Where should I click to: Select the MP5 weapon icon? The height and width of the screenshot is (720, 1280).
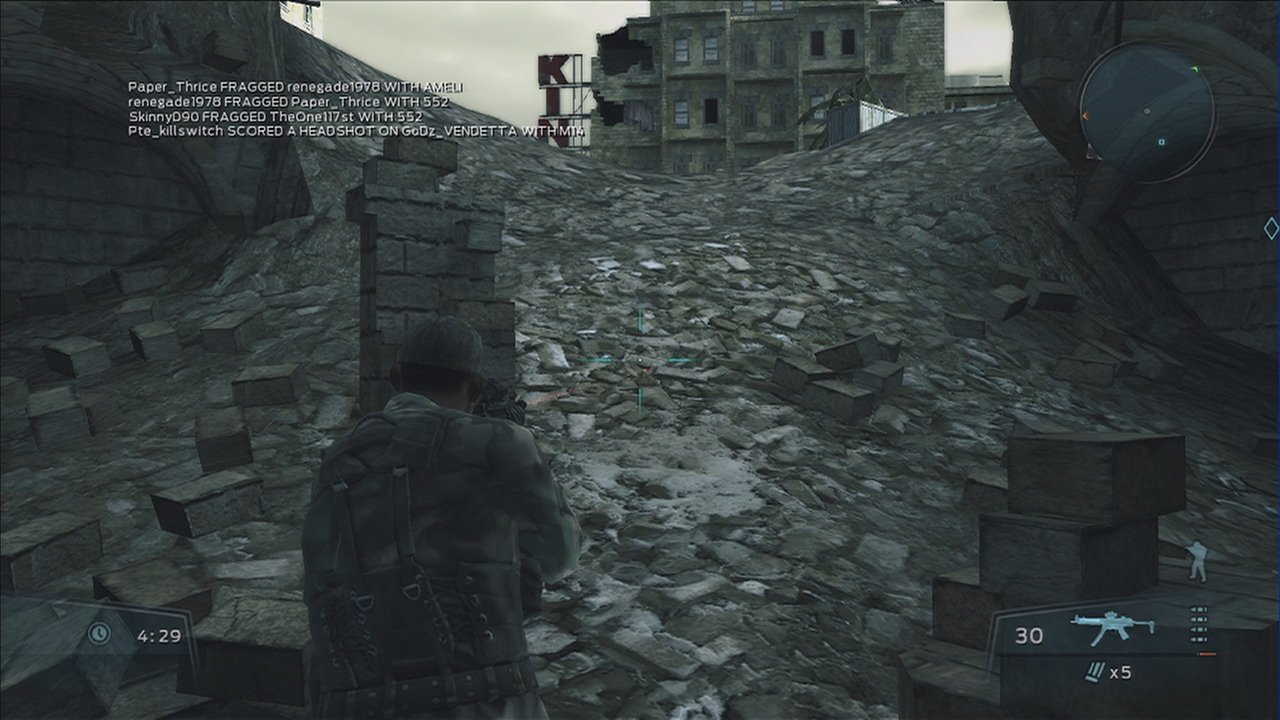point(1113,625)
